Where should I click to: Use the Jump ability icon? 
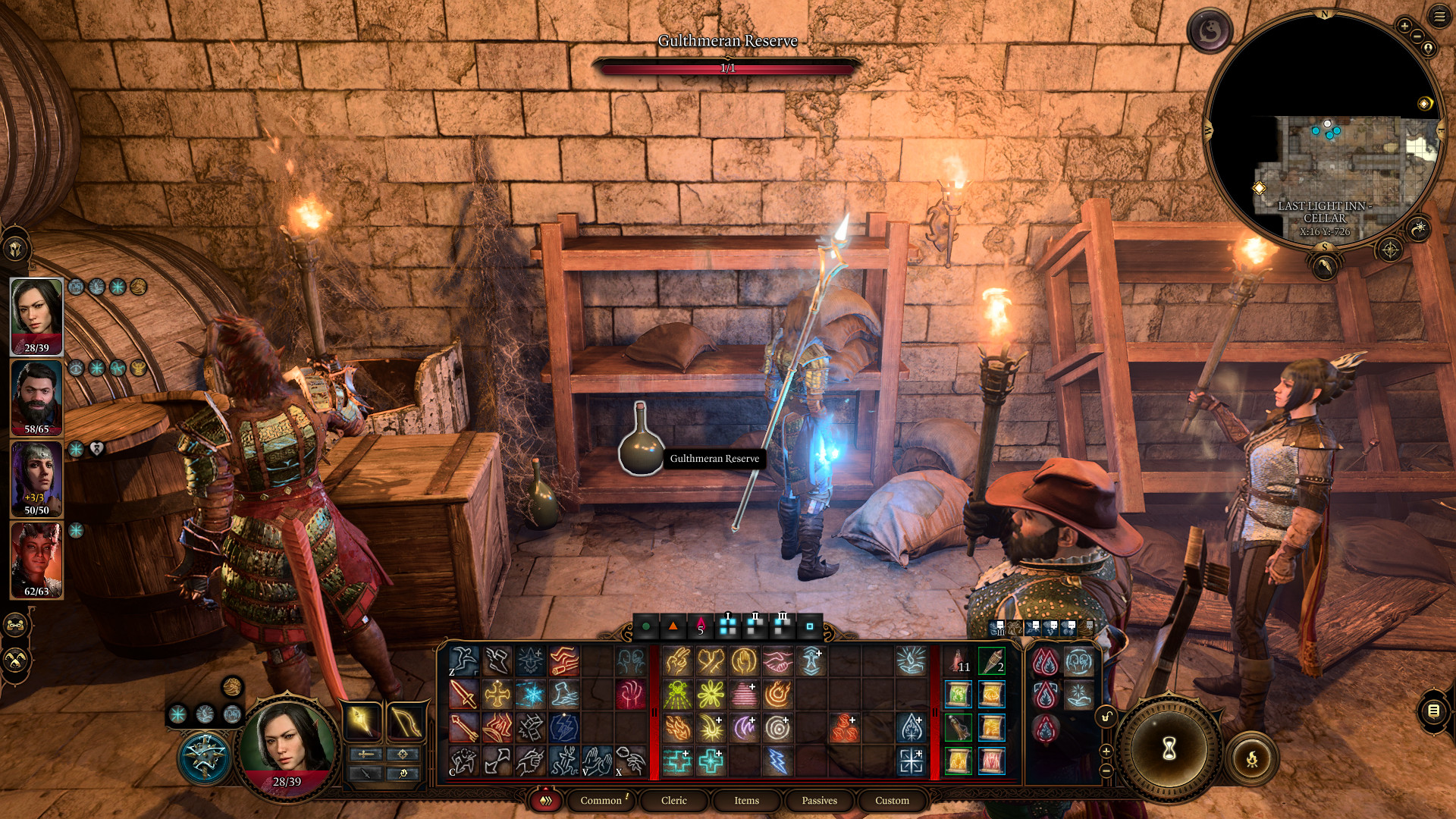(463, 661)
